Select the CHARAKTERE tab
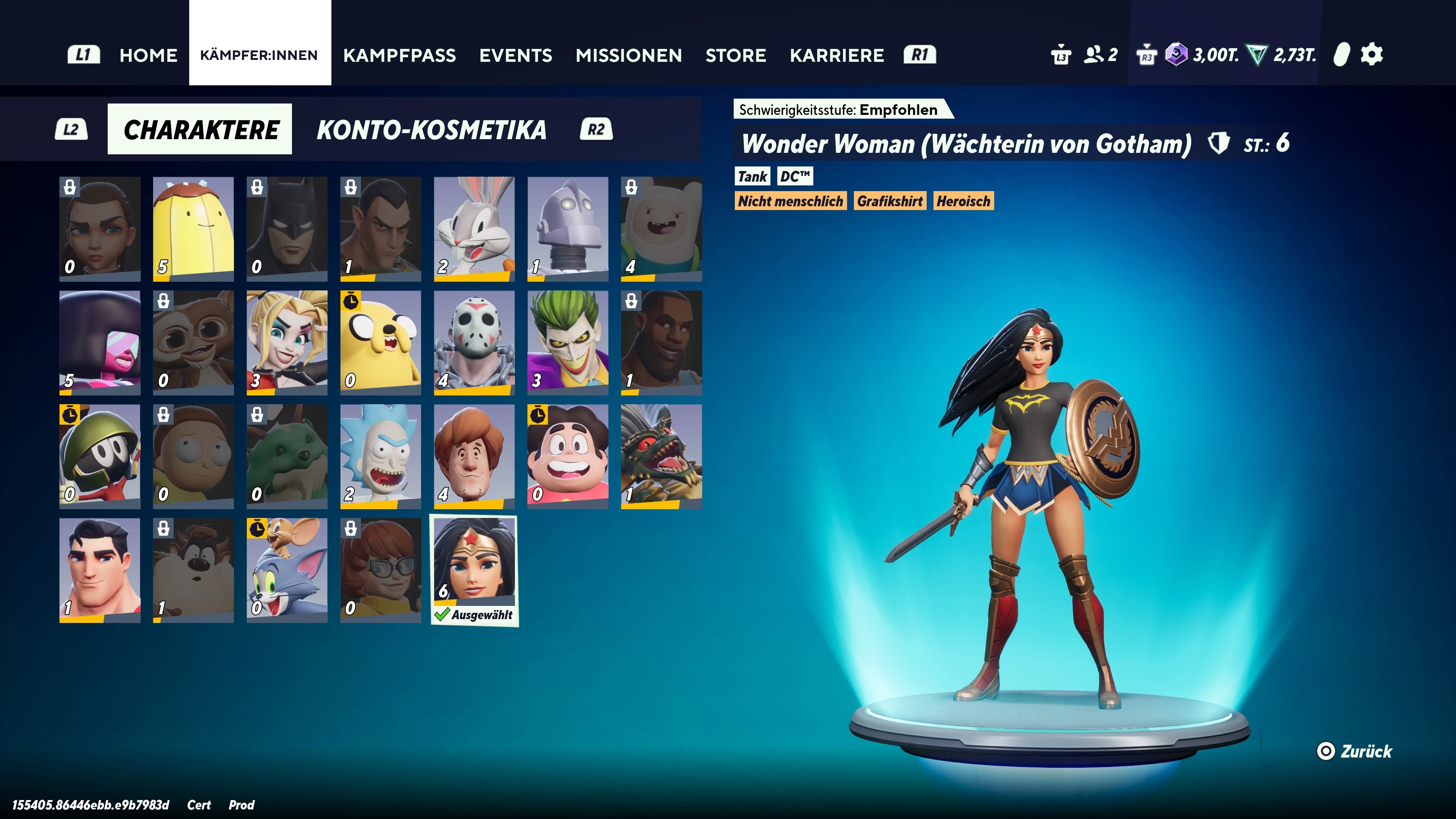1456x819 pixels. tap(200, 129)
